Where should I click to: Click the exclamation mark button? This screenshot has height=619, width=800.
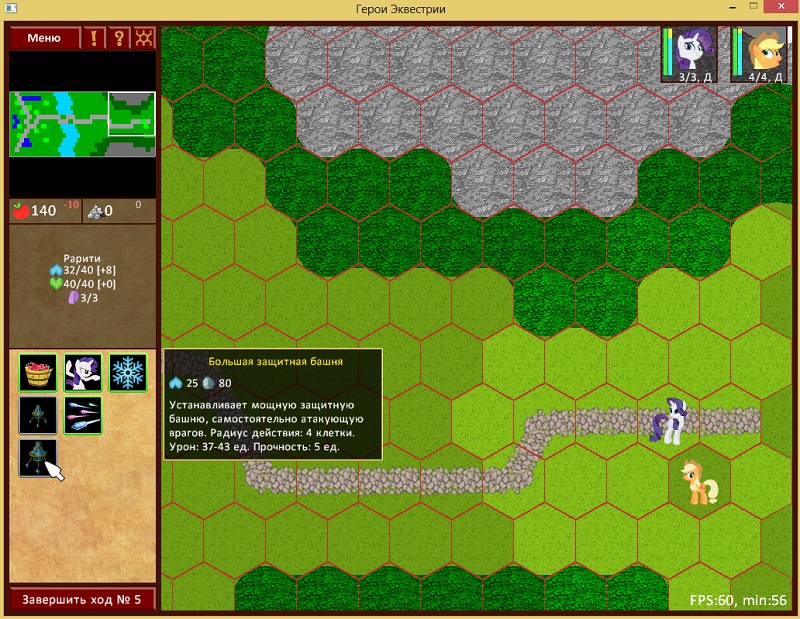(x=95, y=38)
